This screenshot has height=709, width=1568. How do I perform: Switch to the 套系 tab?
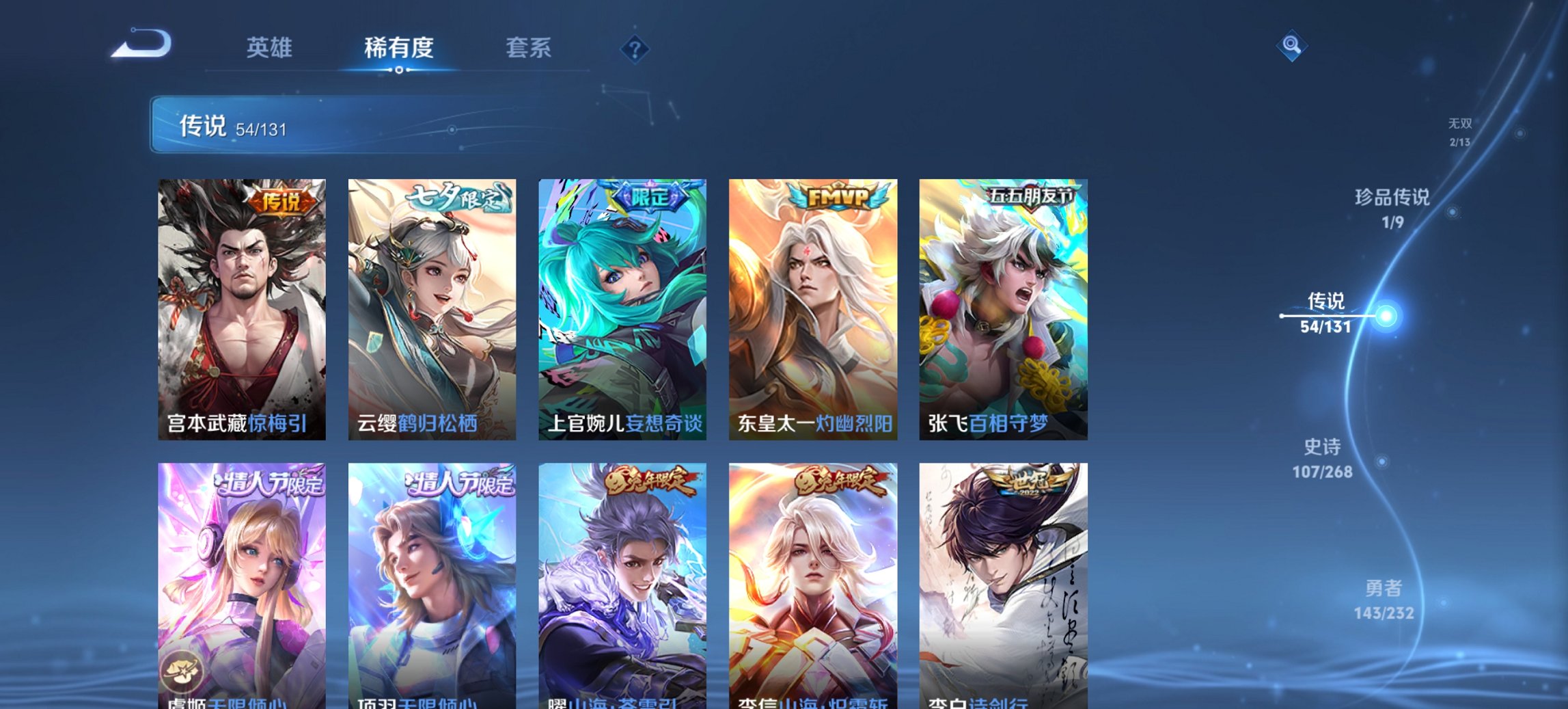pos(529,48)
